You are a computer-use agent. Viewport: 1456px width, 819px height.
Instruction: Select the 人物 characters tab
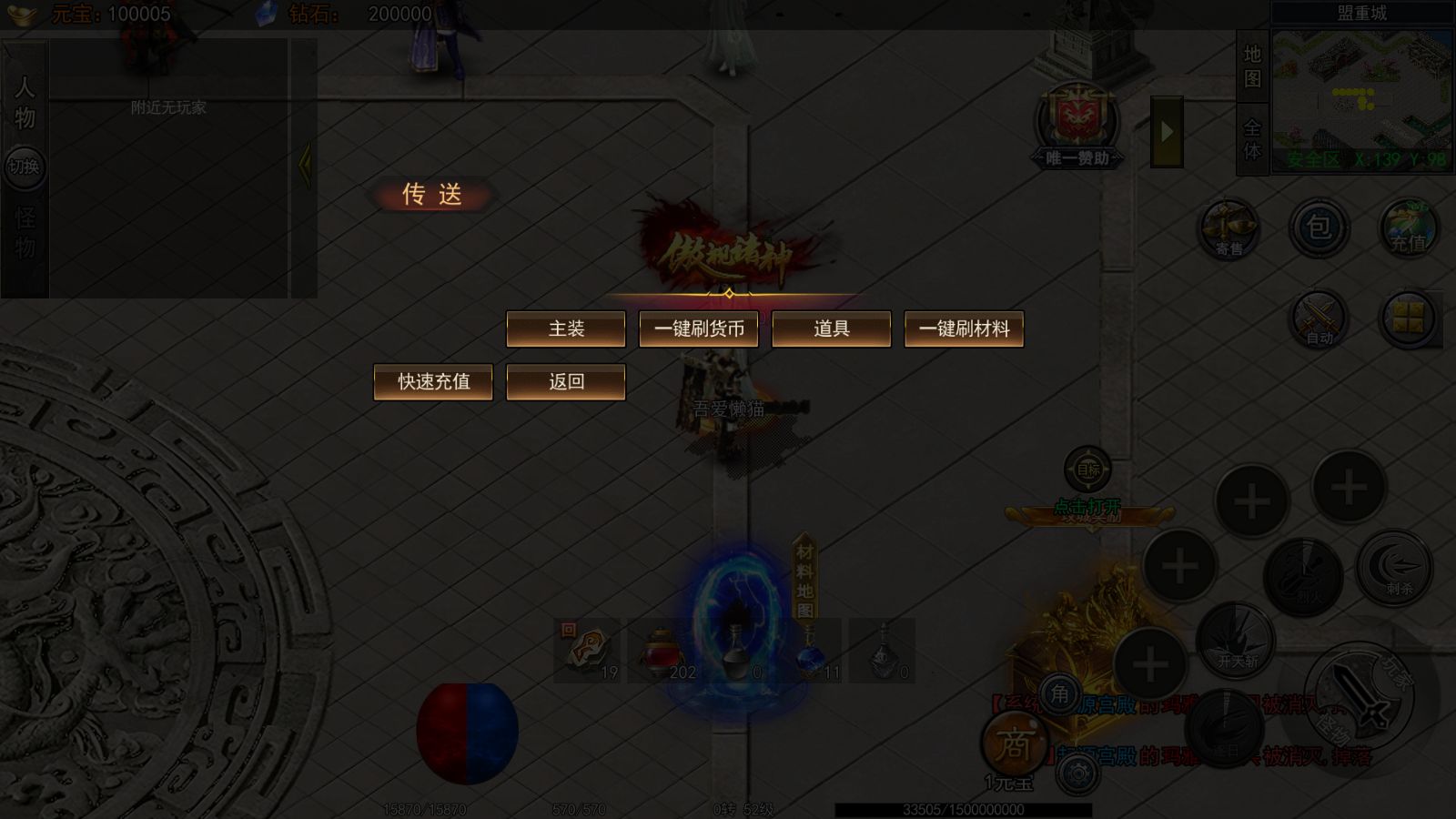25,102
